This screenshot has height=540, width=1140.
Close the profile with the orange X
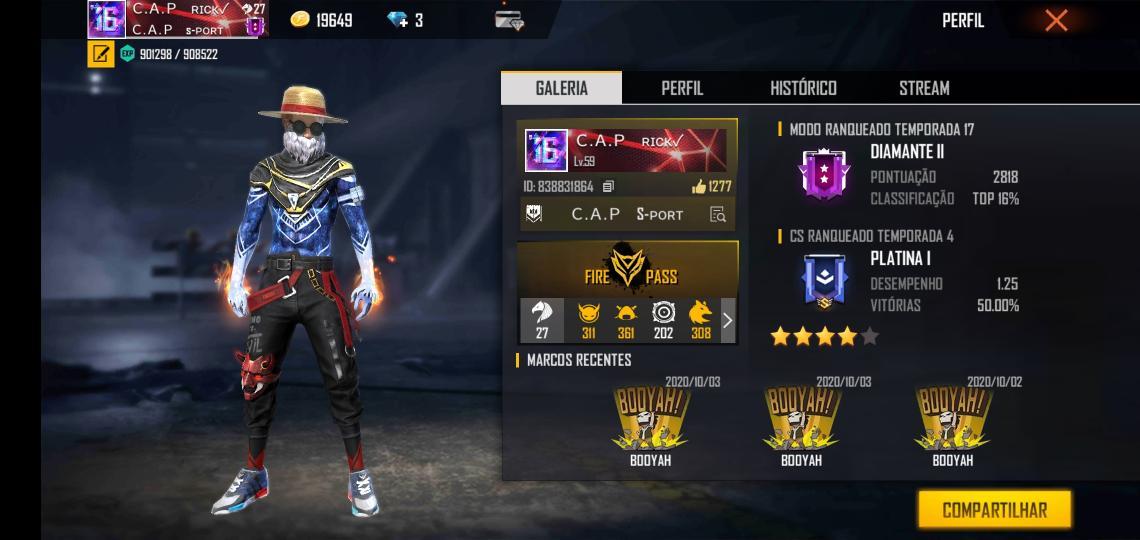click(1056, 20)
